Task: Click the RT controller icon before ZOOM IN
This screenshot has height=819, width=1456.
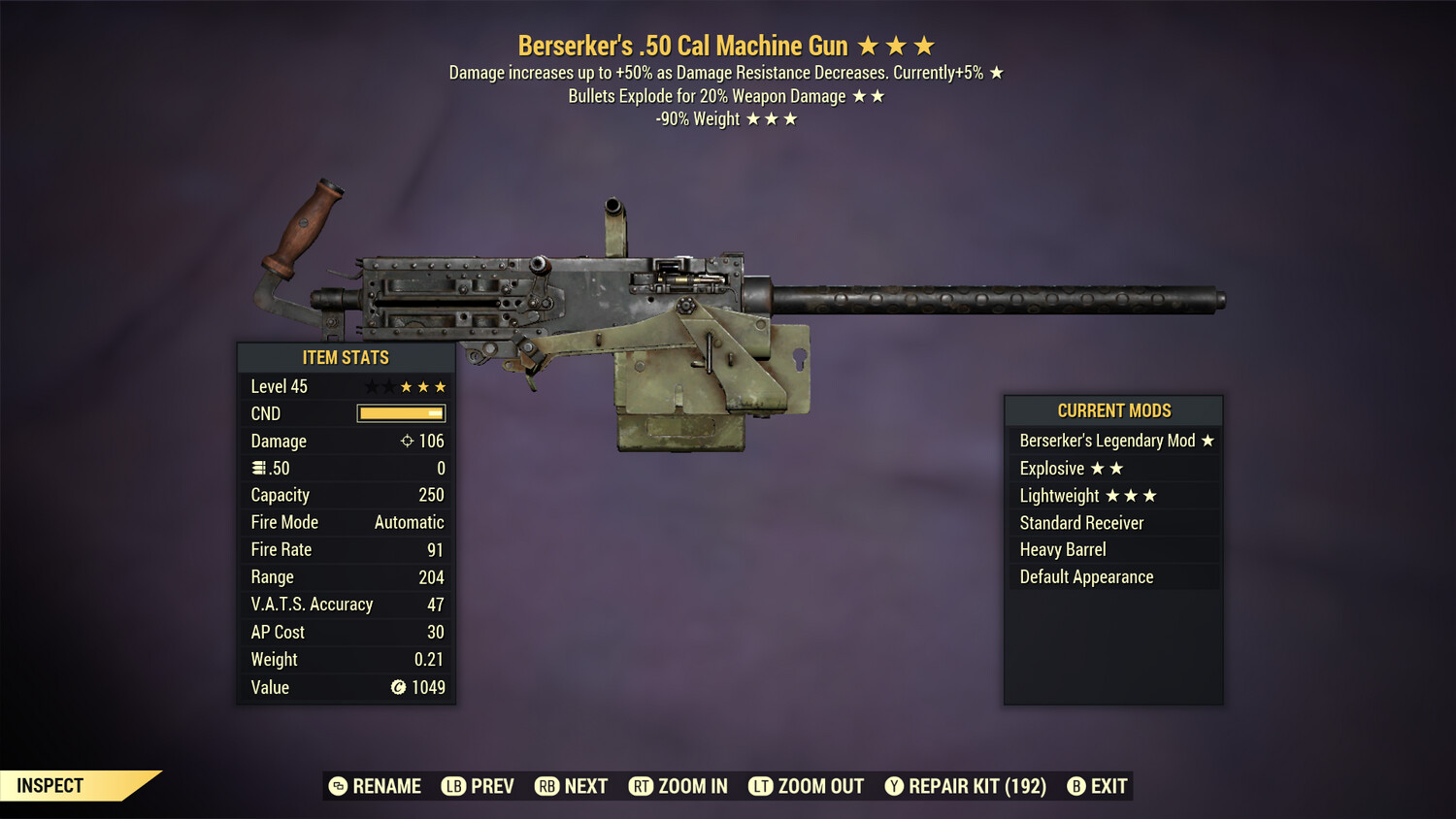Action: point(642,786)
